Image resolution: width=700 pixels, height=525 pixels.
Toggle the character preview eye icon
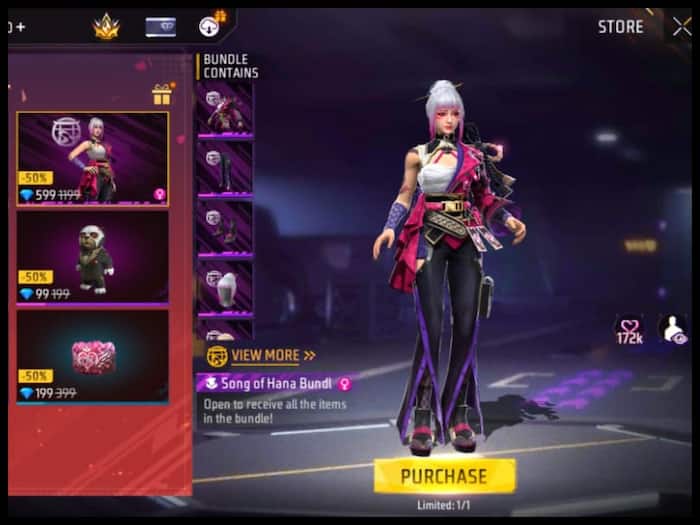[672, 329]
